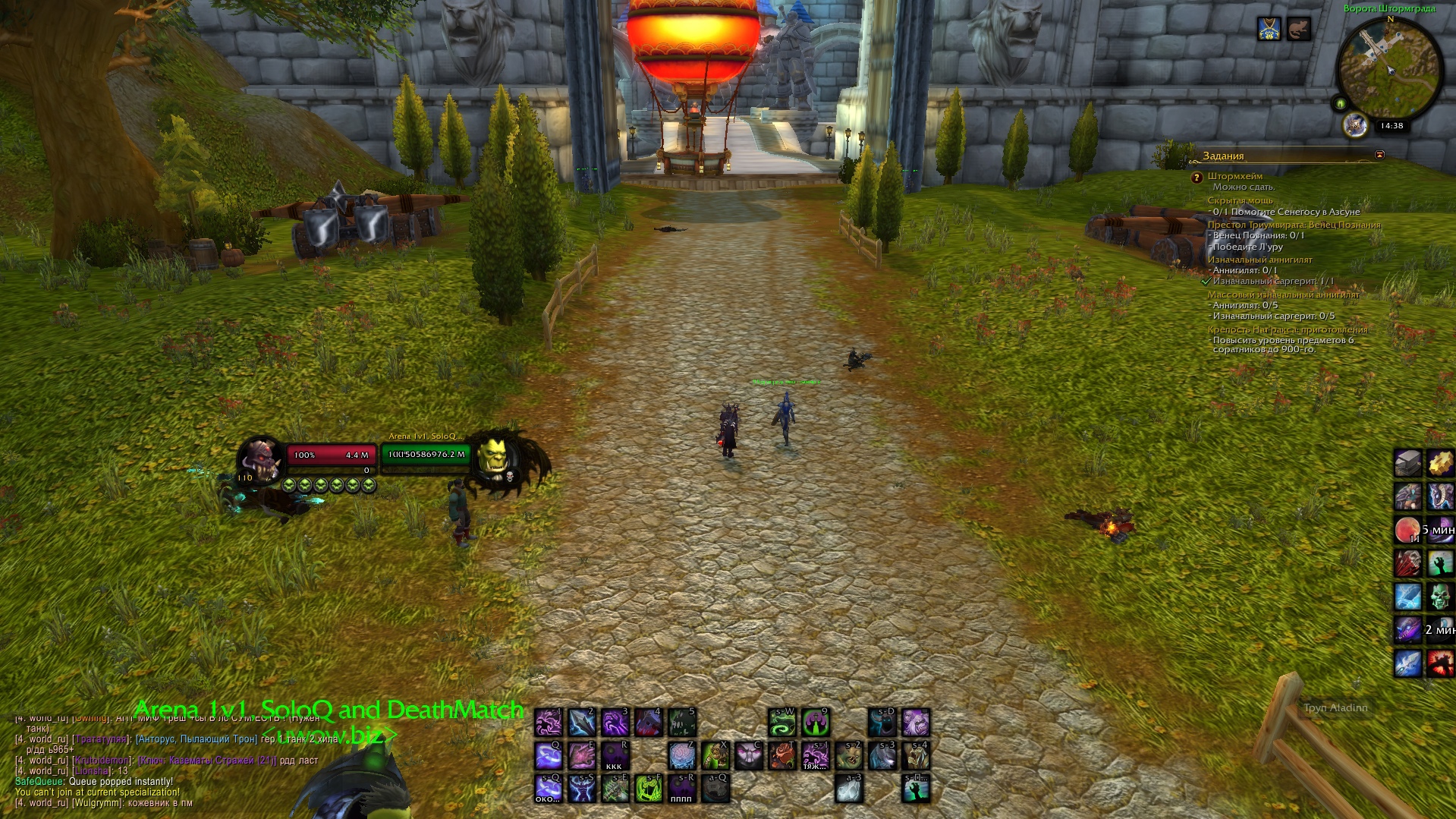Click the brown rodent pet buff icon
This screenshot has width=1456, height=819.
point(1298,30)
